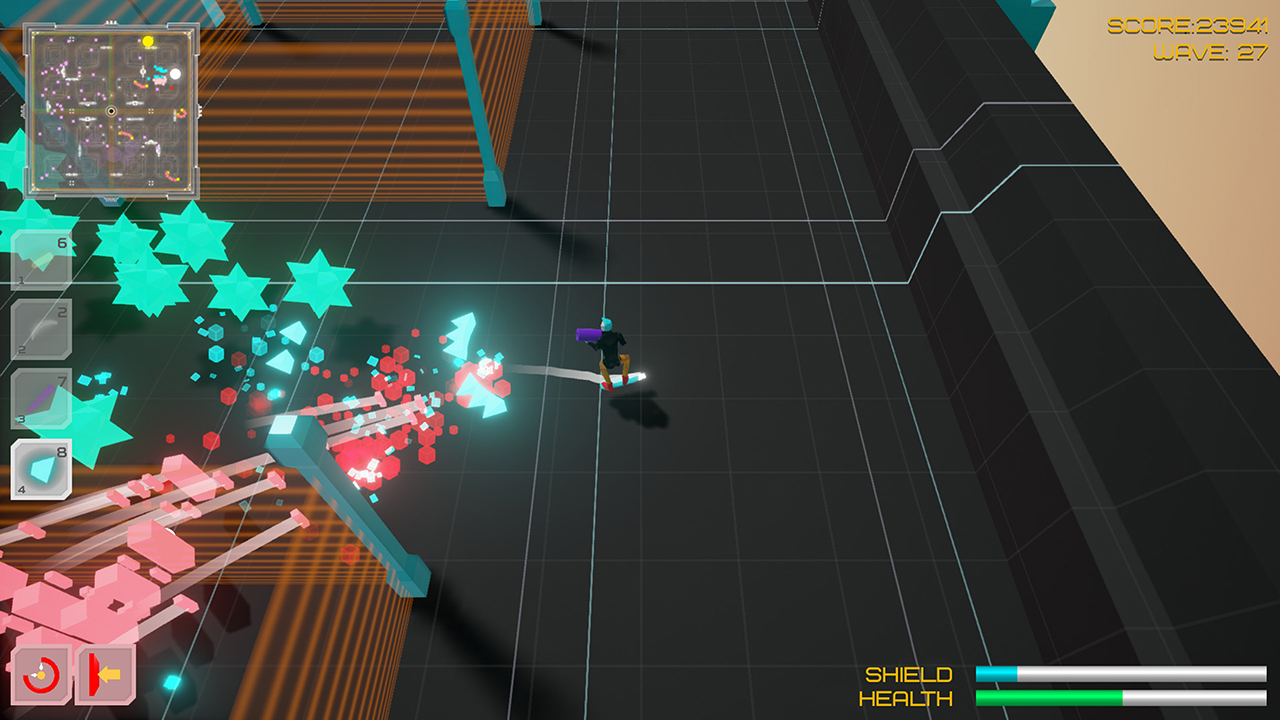1280x720 pixels.
Task: Select item slot 1 with count 6
Action: click(42, 258)
